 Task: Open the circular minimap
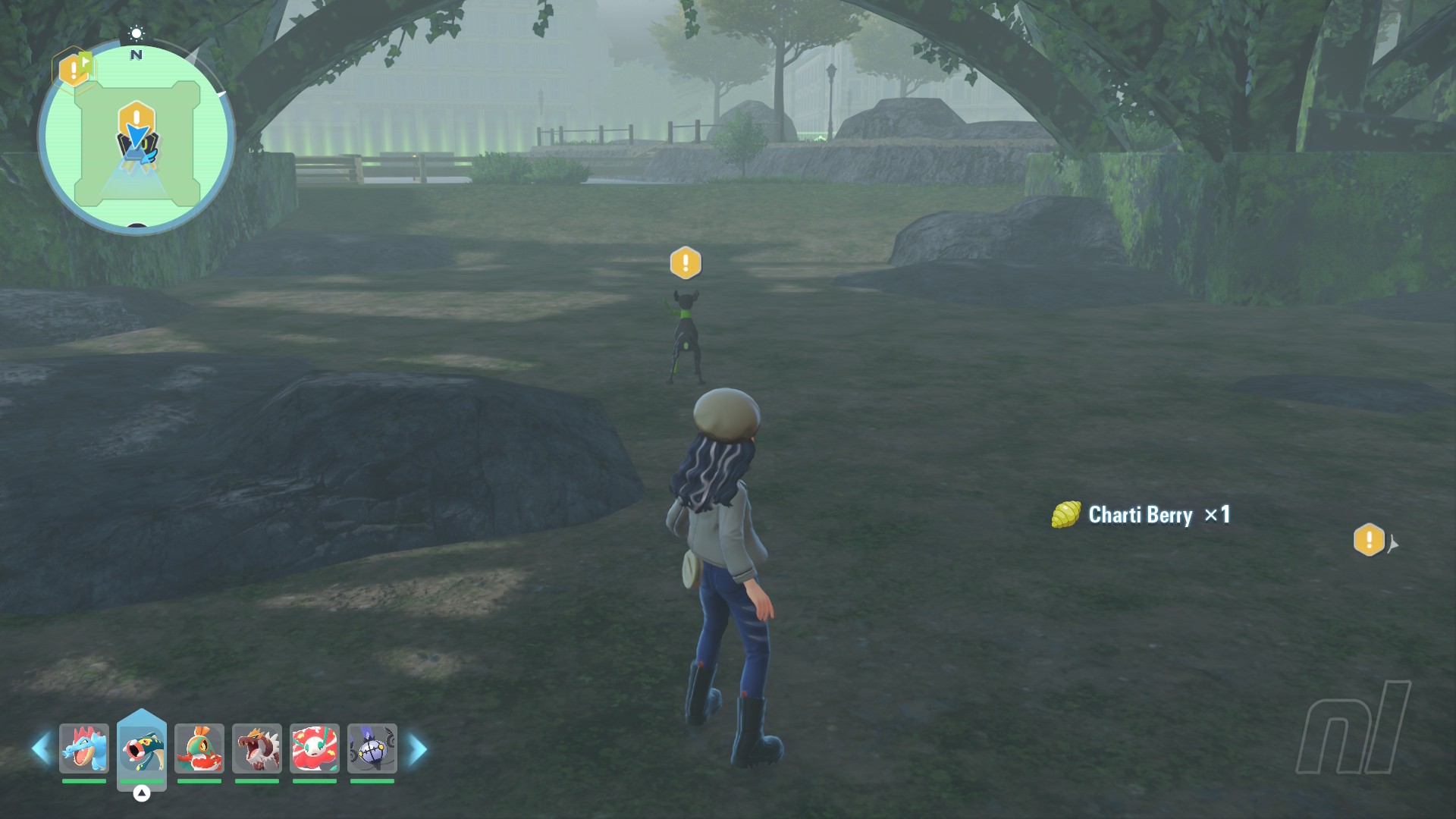(136, 139)
